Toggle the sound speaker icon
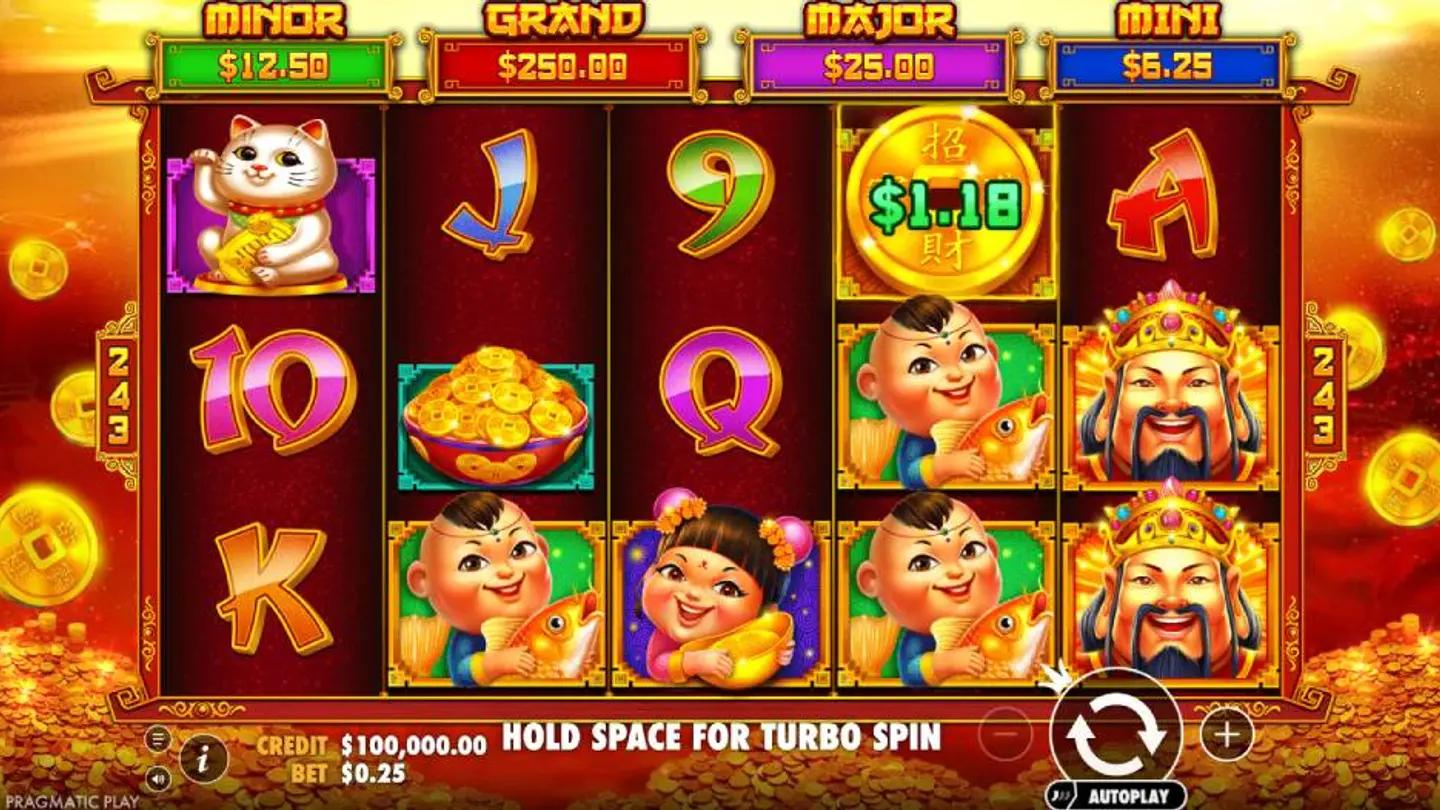This screenshot has height=810, width=1440. [x=158, y=777]
